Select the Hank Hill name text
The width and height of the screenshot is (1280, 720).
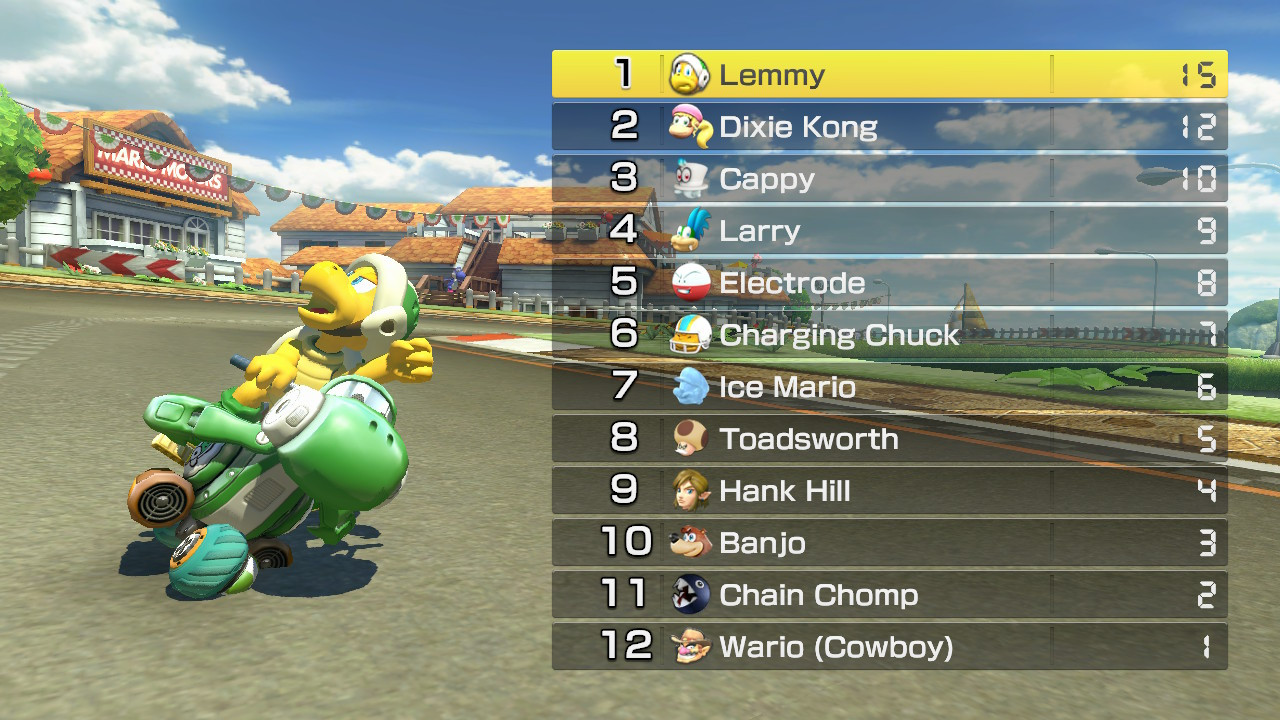(x=784, y=490)
